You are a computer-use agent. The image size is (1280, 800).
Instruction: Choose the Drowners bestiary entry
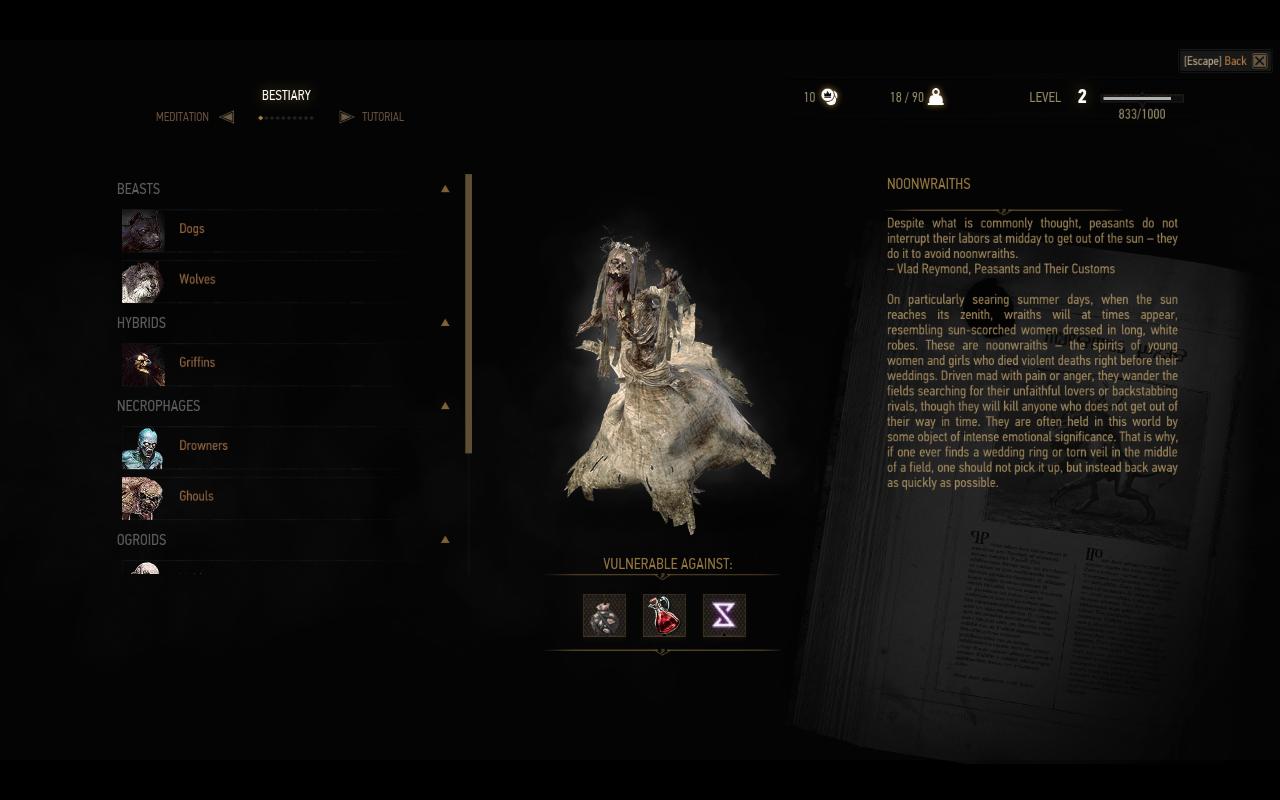[x=203, y=446]
